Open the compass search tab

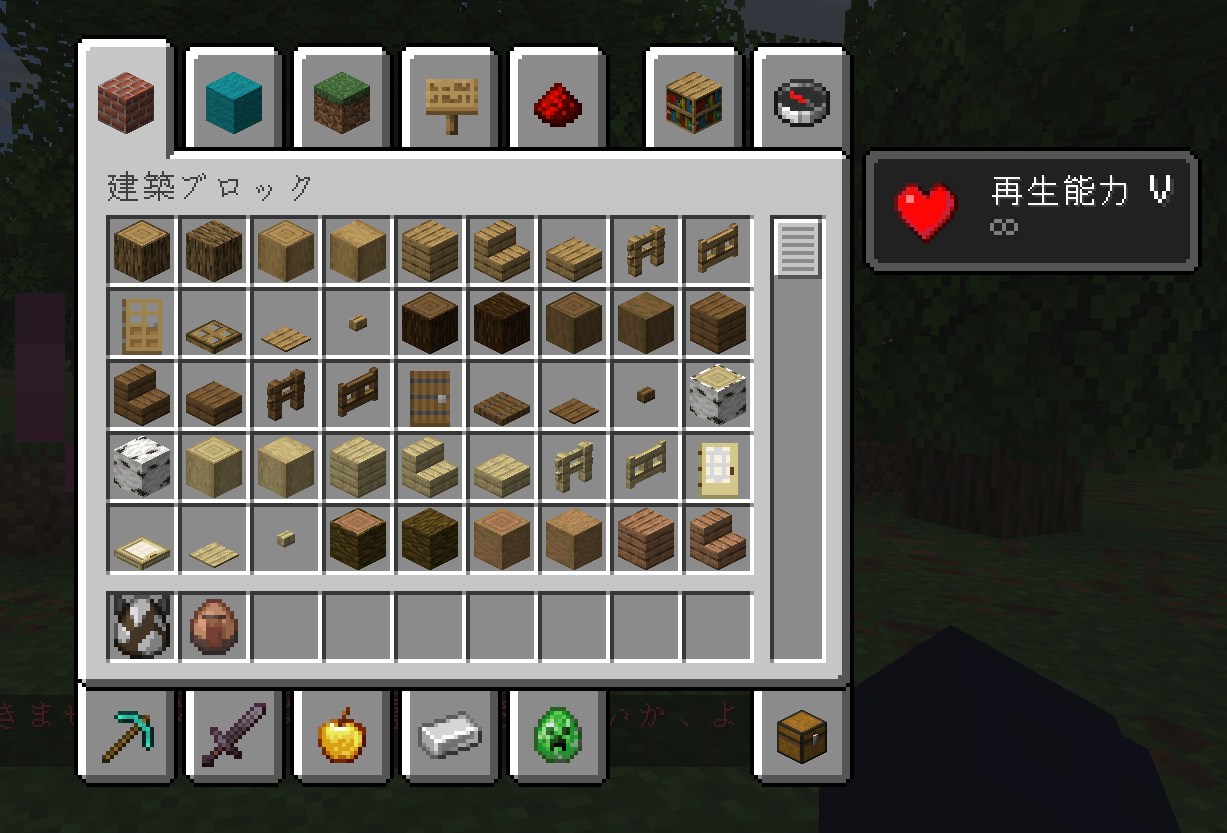tap(802, 100)
